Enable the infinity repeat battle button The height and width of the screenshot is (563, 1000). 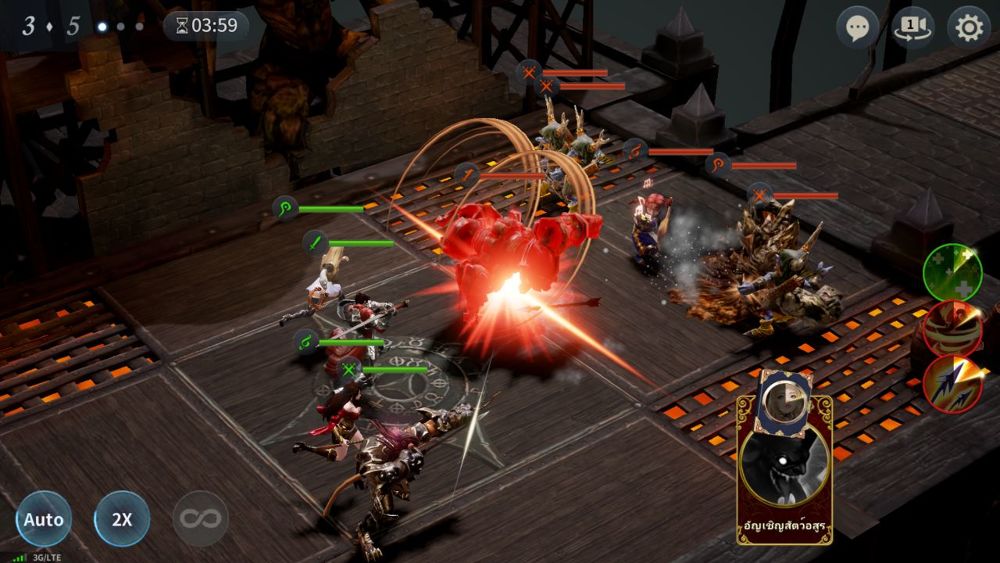[200, 519]
